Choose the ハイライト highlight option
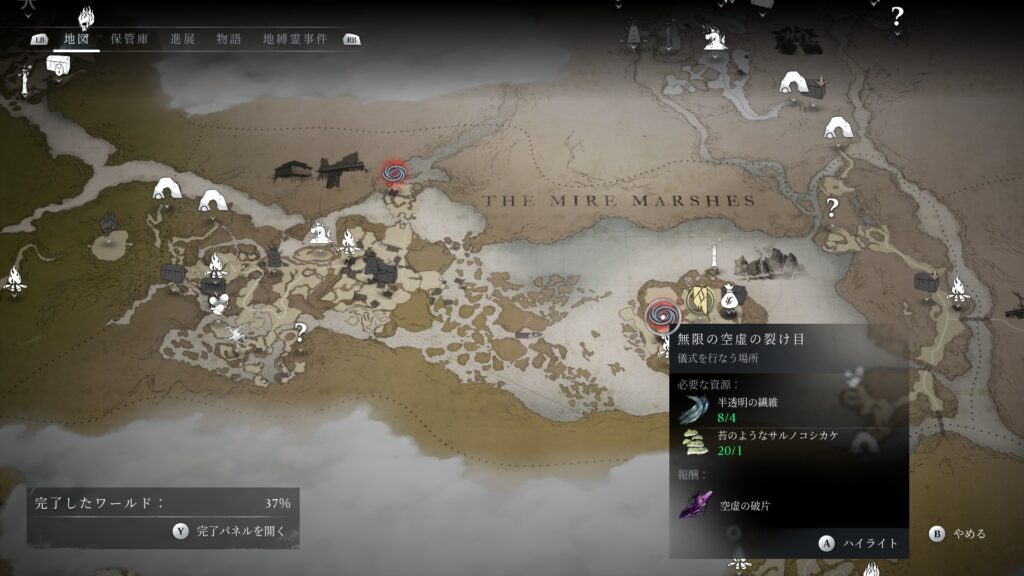 [858, 543]
